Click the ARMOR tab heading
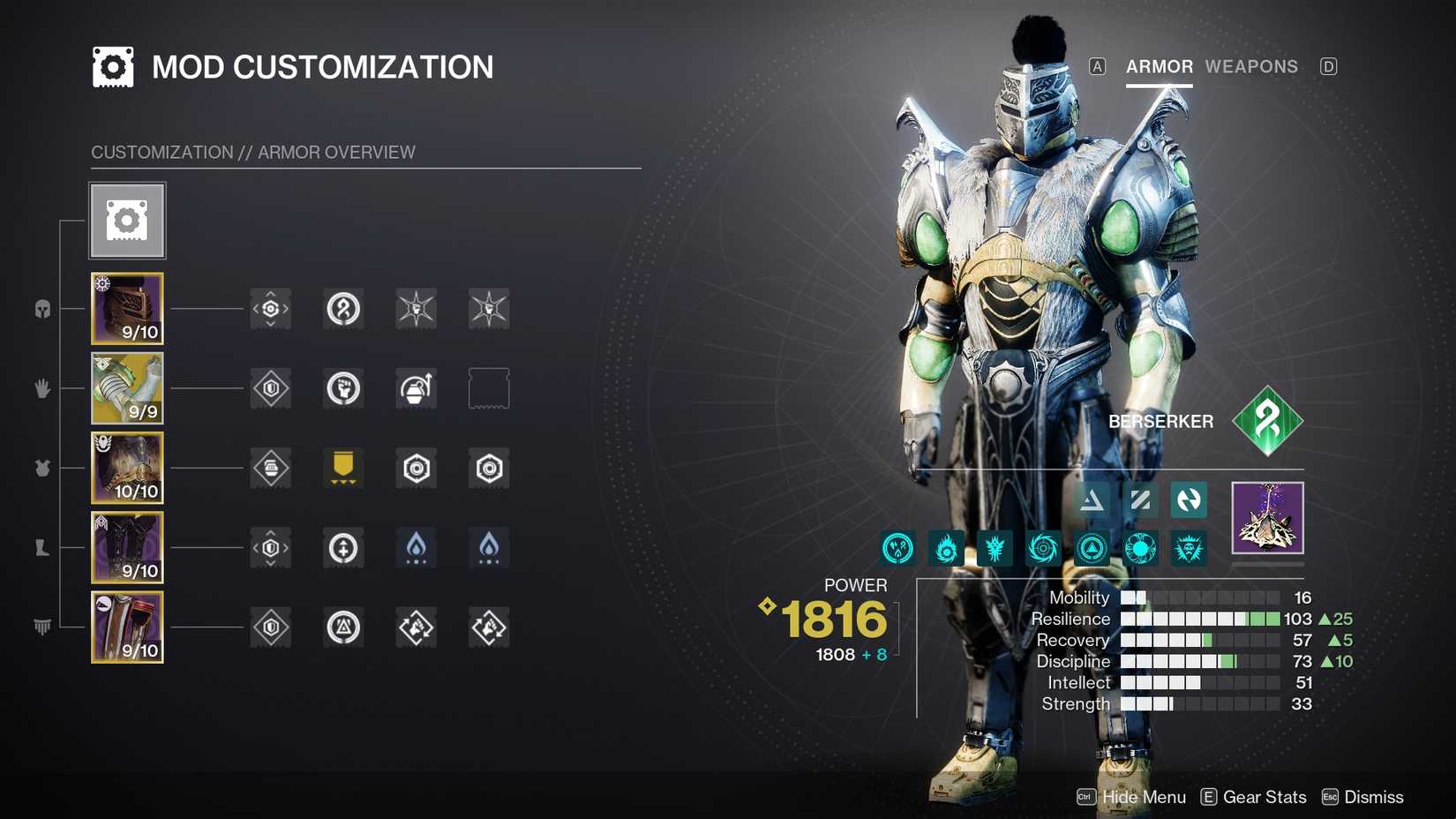Image resolution: width=1456 pixels, height=819 pixels. click(1159, 66)
